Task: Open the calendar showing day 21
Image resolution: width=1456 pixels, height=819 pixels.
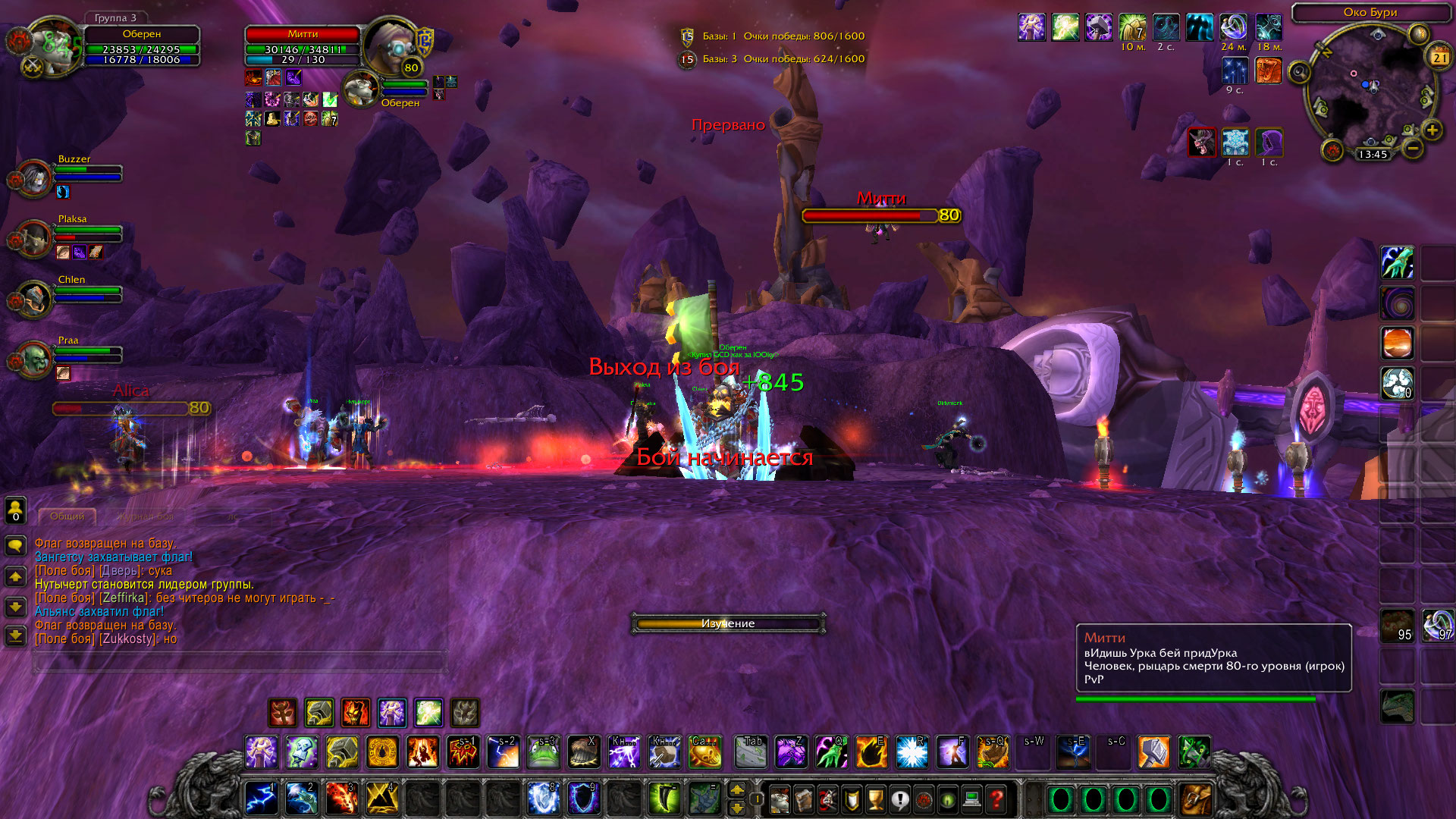Action: [1439, 57]
